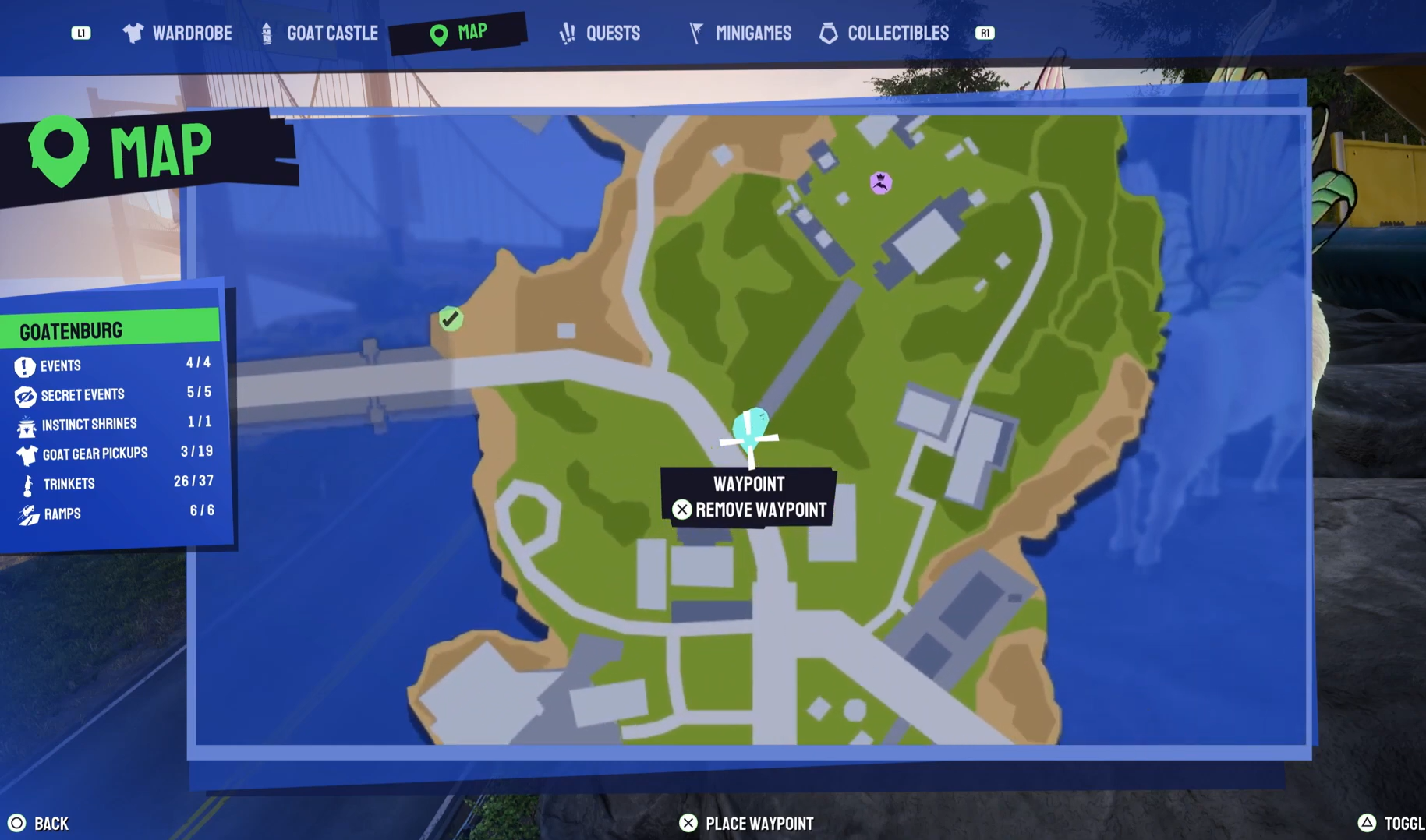The image size is (1426, 840).
Task: Select the Goat Gear Pickups shirt icon
Action: click(26, 454)
